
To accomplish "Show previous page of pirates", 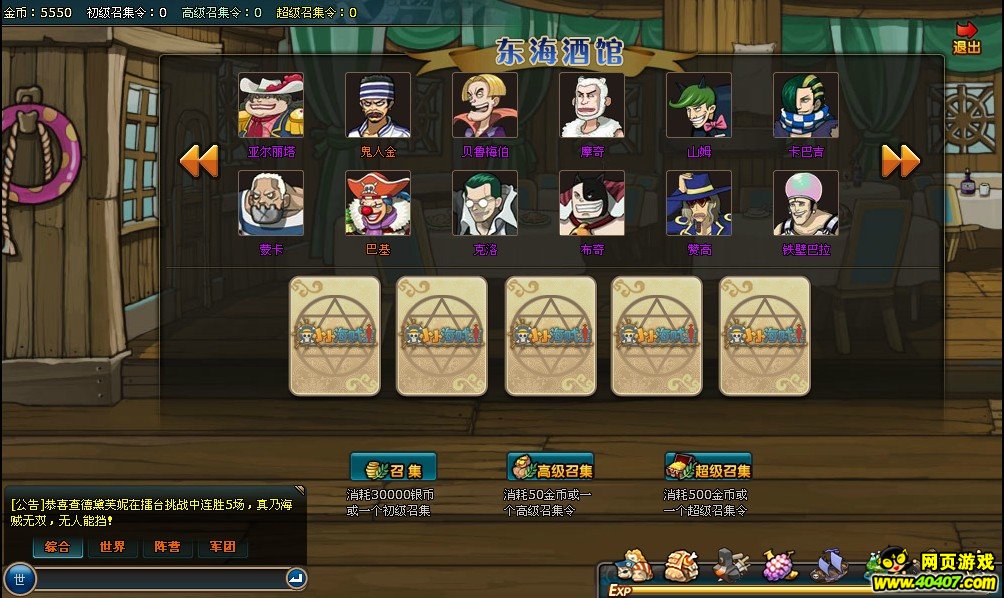I will point(199,161).
